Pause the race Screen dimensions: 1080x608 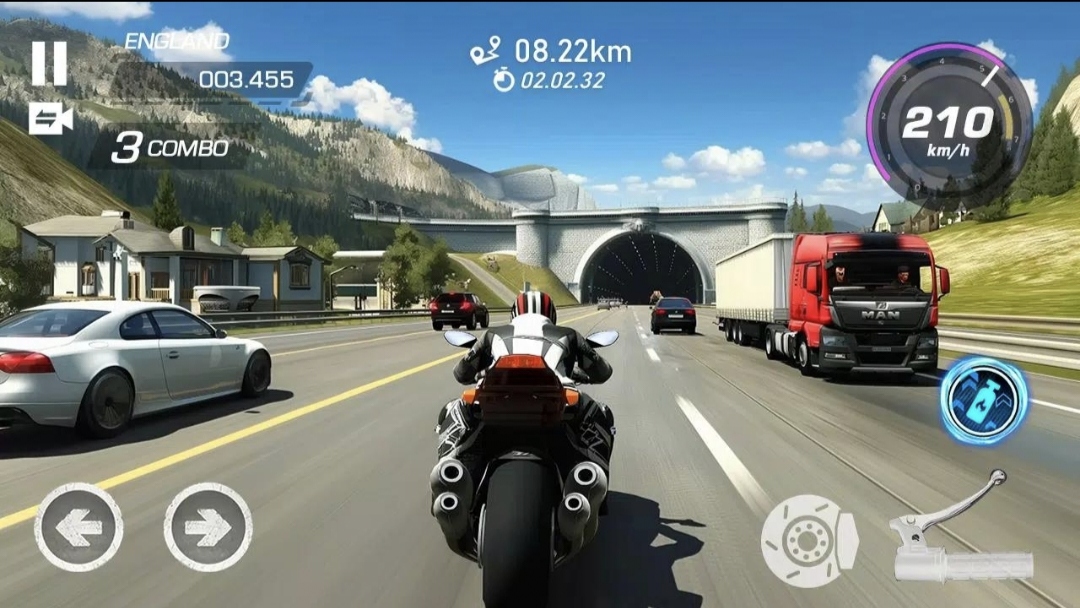[49, 64]
